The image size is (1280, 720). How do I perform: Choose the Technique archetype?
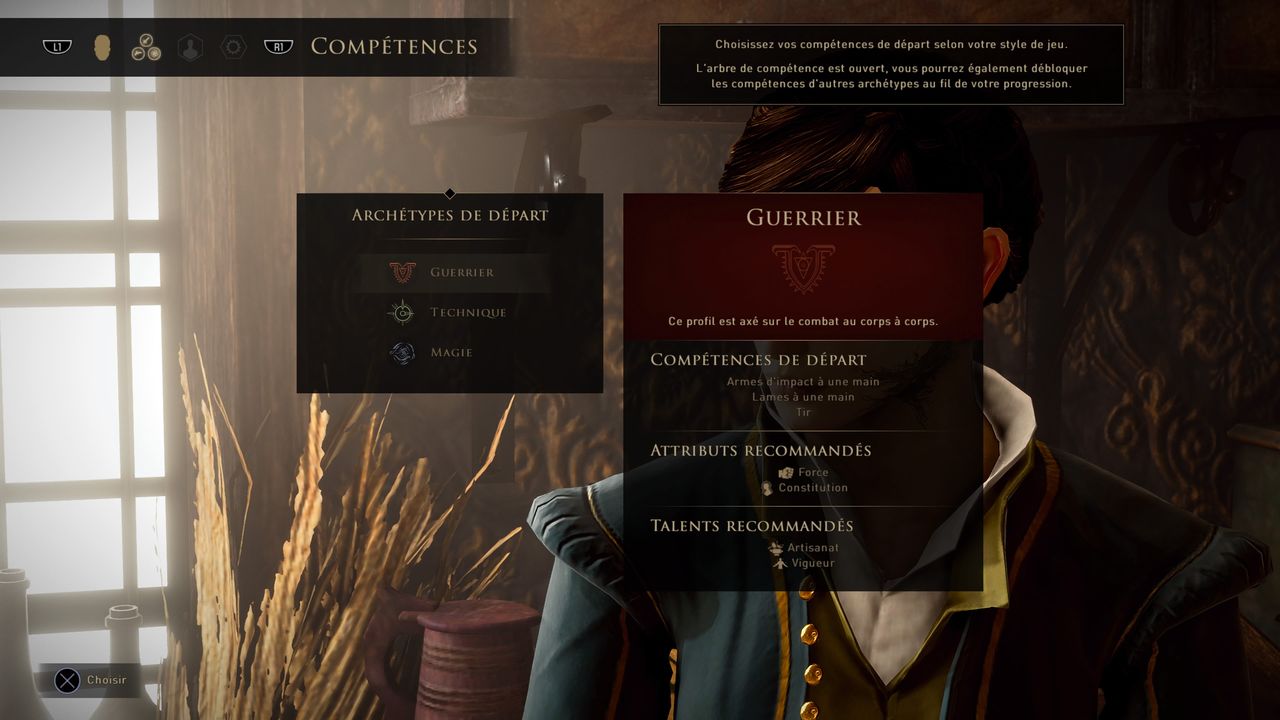(455, 312)
